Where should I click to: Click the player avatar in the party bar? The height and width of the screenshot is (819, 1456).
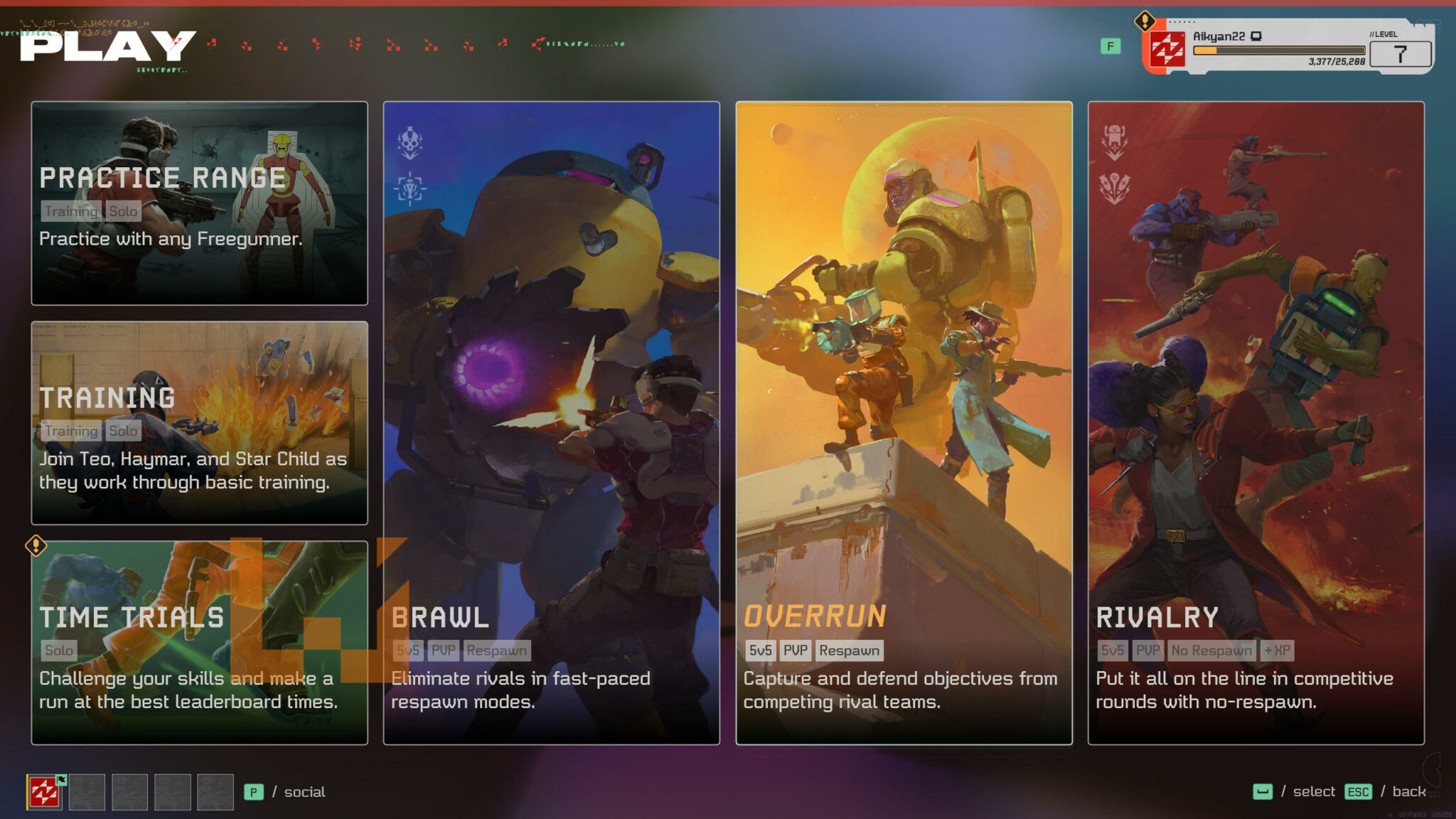click(x=44, y=792)
